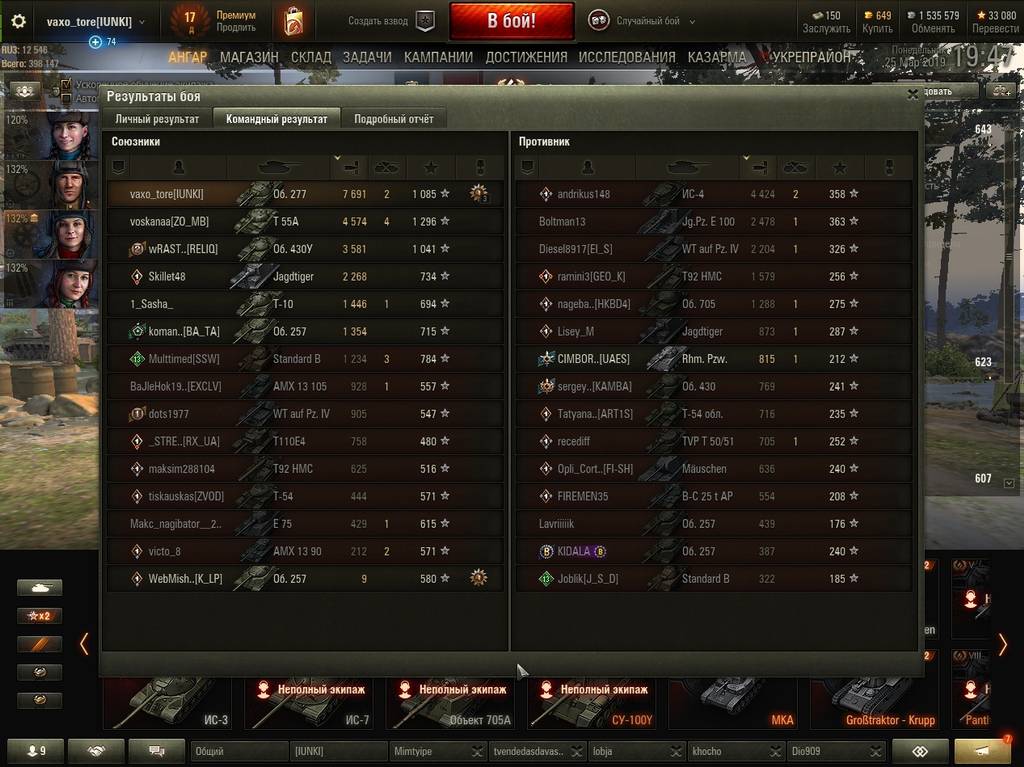Image resolution: width=1024 pixels, height=767 pixels.
Task: Switch to the Личный результат tab
Action: point(157,119)
